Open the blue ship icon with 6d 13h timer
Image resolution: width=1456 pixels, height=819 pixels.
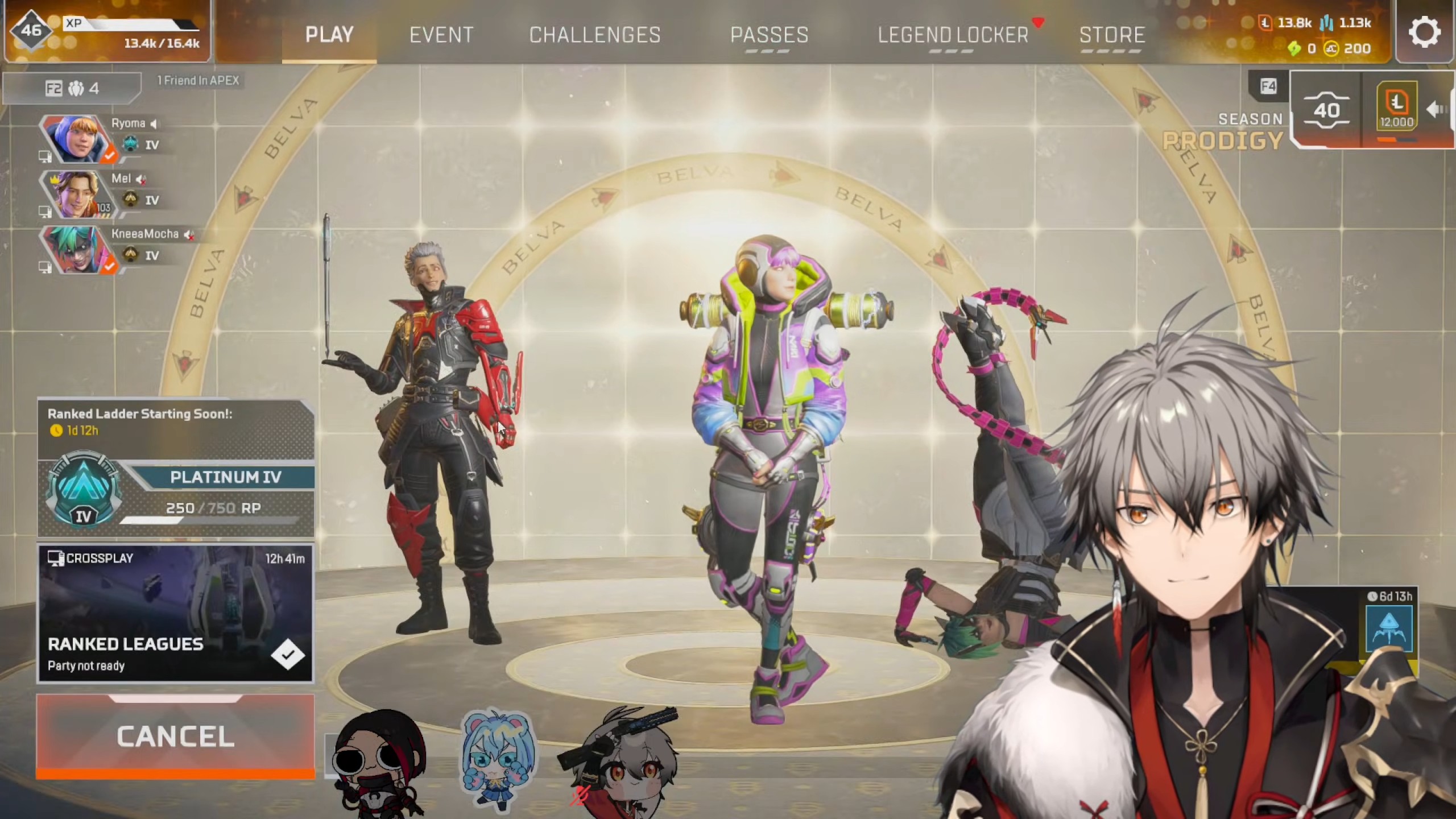(x=1389, y=628)
